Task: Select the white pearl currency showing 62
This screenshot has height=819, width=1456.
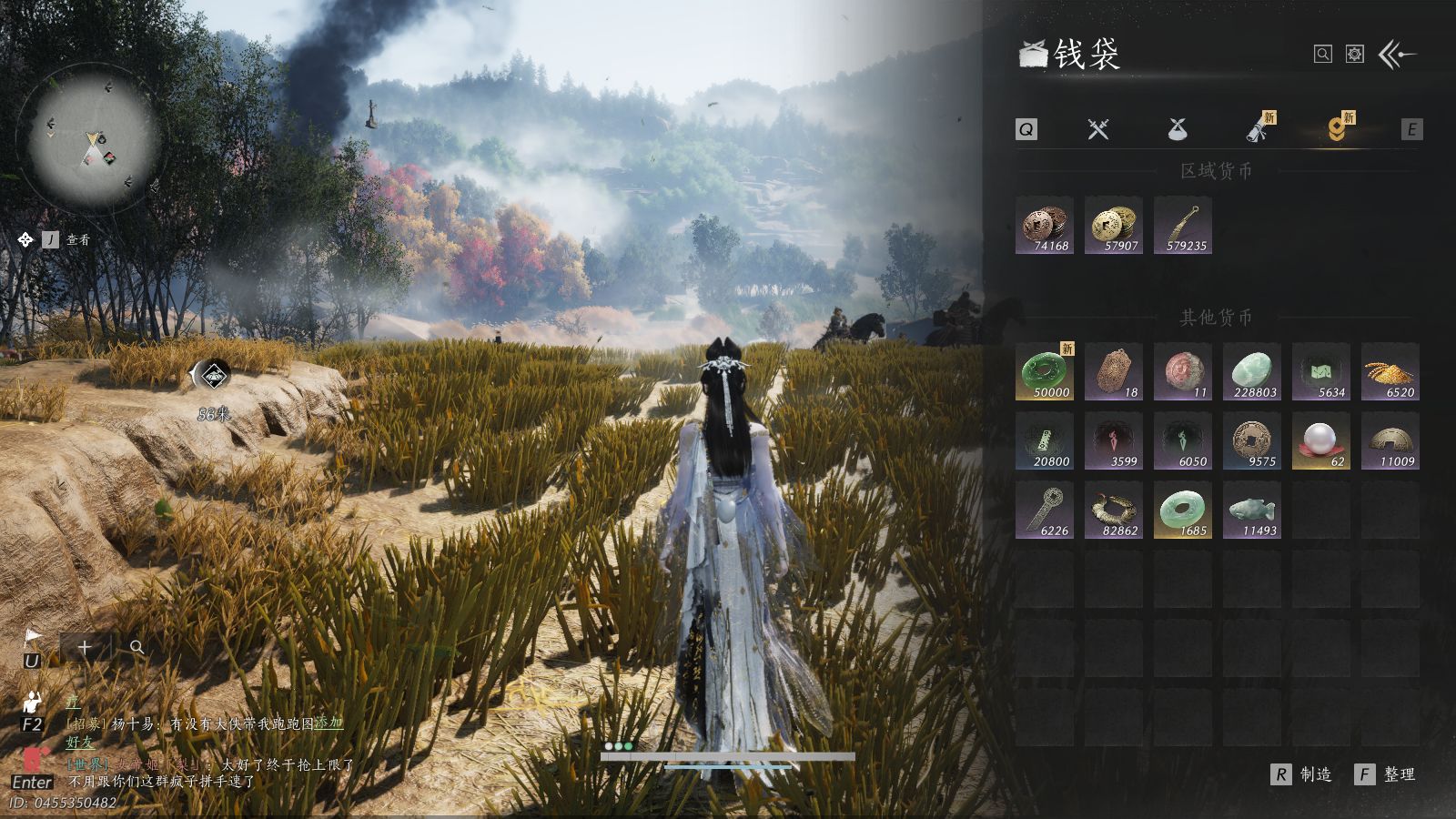Action: point(1321,440)
